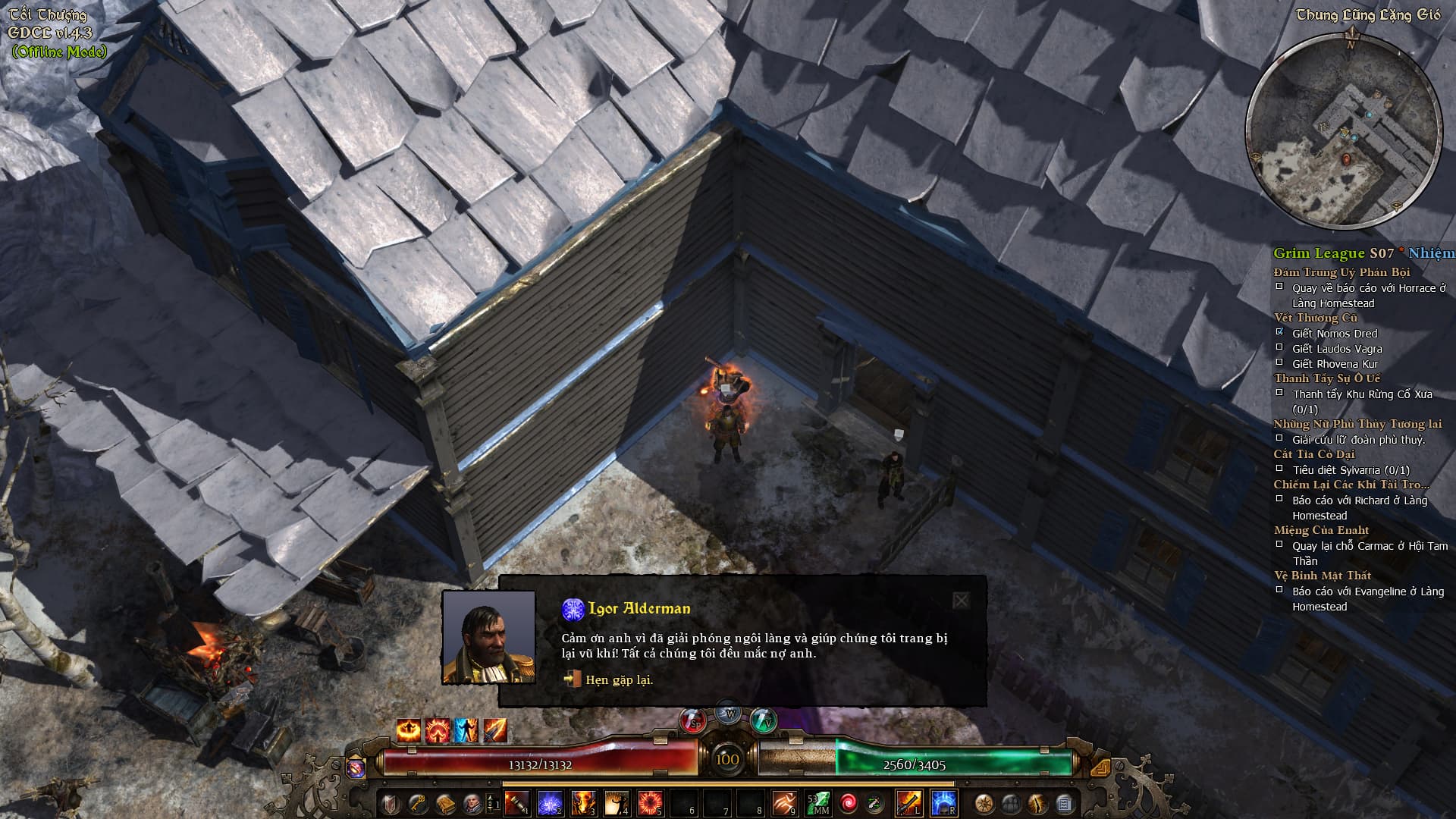This screenshot has width=1456, height=819.
Task: Activate the red burst skill in slot 5
Action: (650, 803)
